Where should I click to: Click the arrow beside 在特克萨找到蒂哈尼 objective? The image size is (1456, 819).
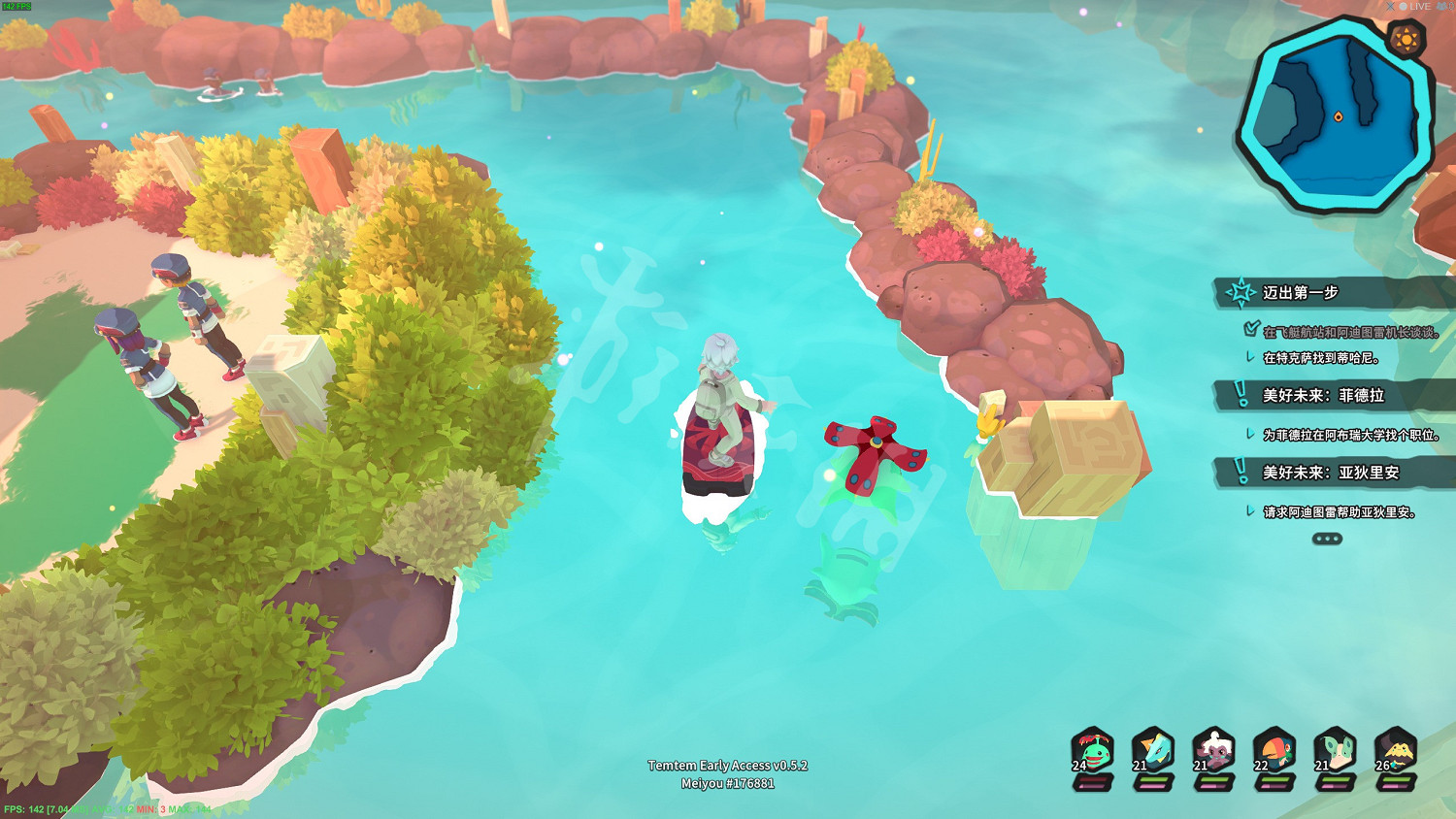[x=1249, y=356]
